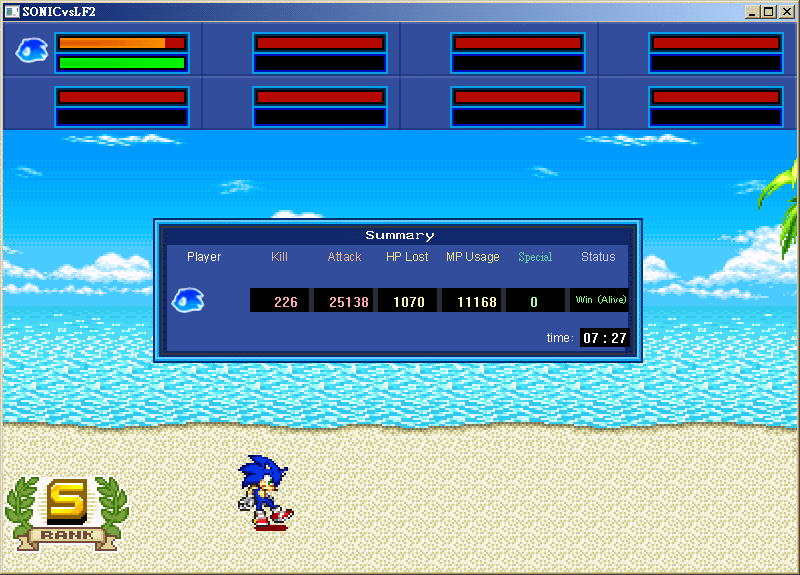The width and height of the screenshot is (800, 575).
Task: Minimize the game window
Action: (x=753, y=12)
